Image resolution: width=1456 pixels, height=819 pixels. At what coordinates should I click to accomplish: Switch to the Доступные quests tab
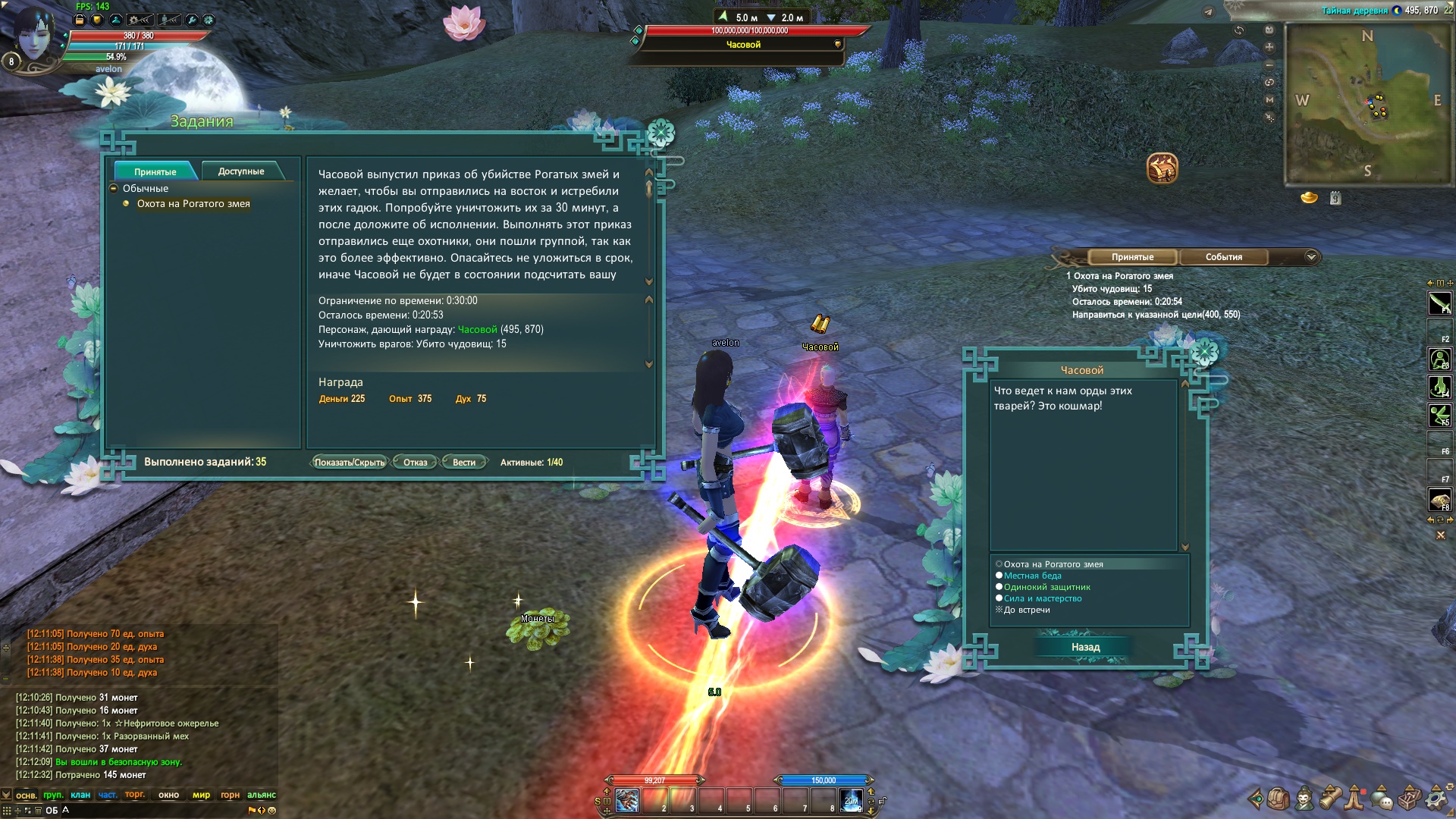click(x=241, y=171)
